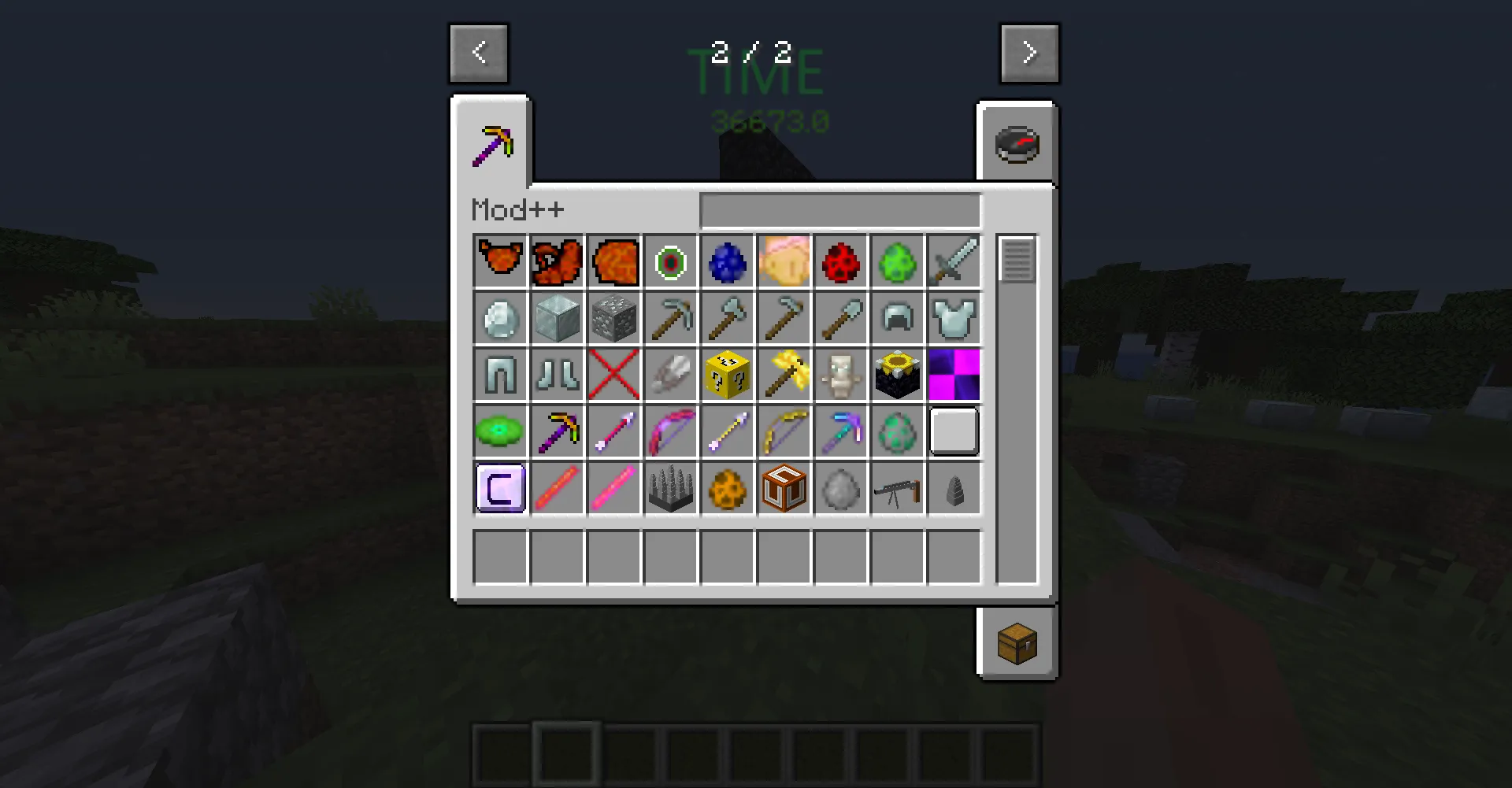Pick up the purple checkered block
Viewport: 1512px width, 788px height.
(954, 374)
